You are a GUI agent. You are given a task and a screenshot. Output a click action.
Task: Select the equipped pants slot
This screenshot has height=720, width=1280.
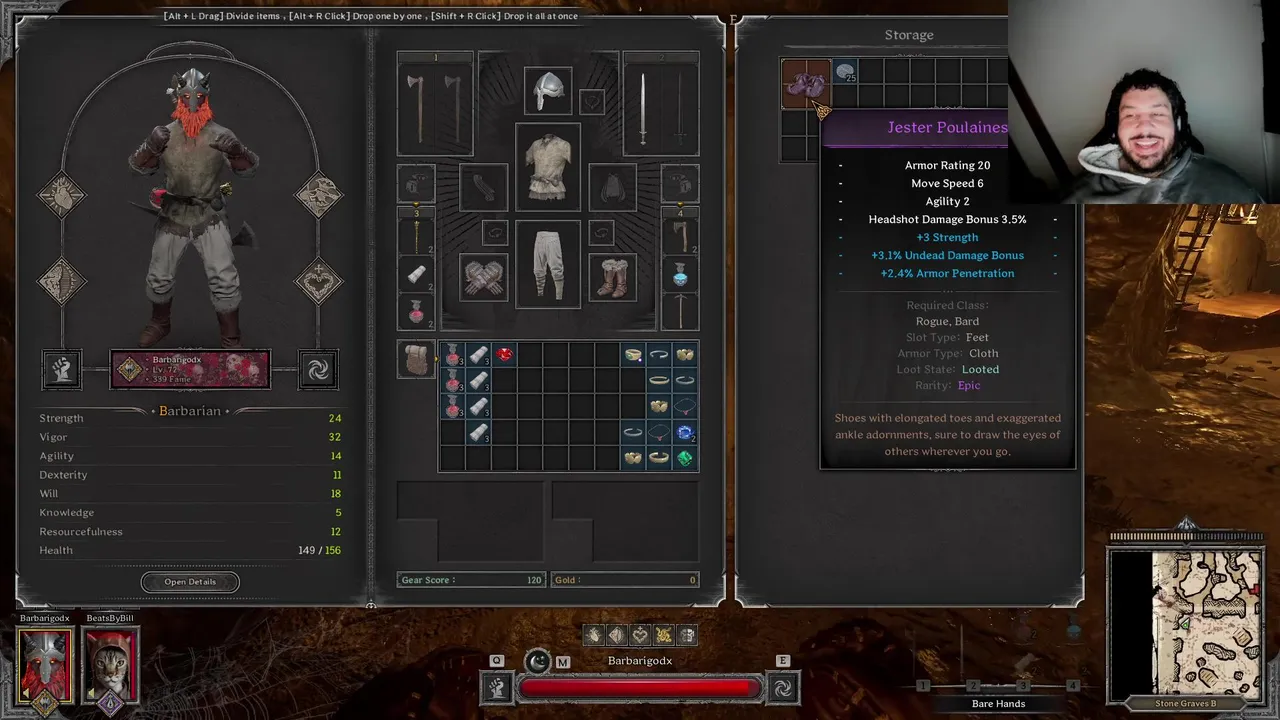pyautogui.click(x=547, y=265)
